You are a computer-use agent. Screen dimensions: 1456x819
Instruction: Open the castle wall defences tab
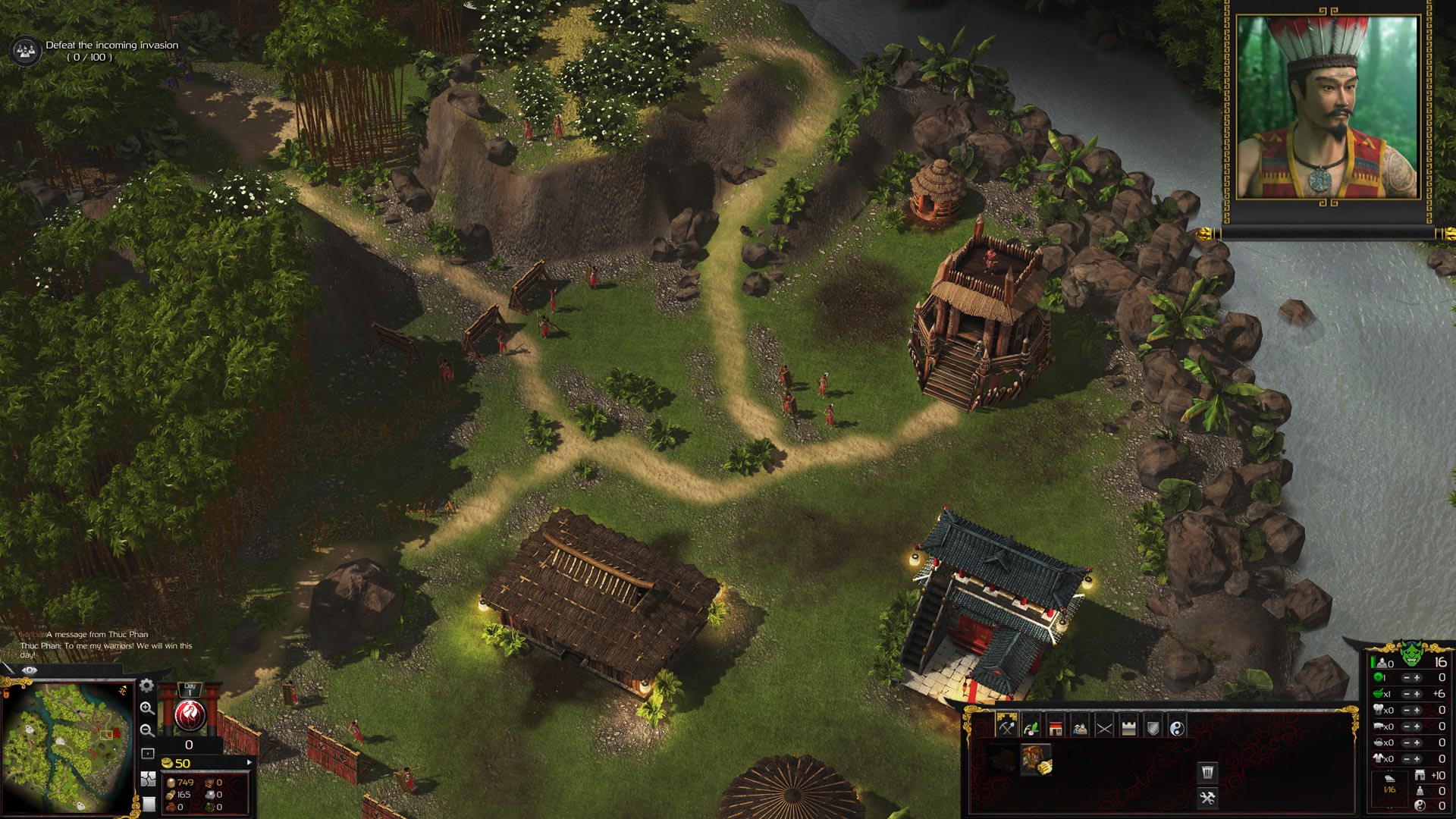coord(1128,728)
